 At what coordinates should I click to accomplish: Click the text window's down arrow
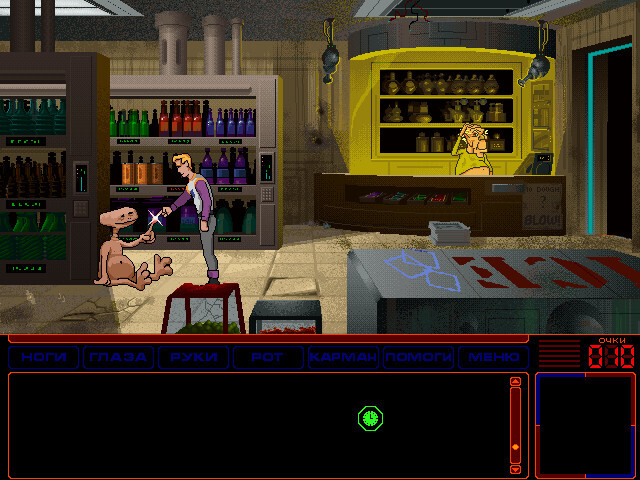(x=516, y=468)
